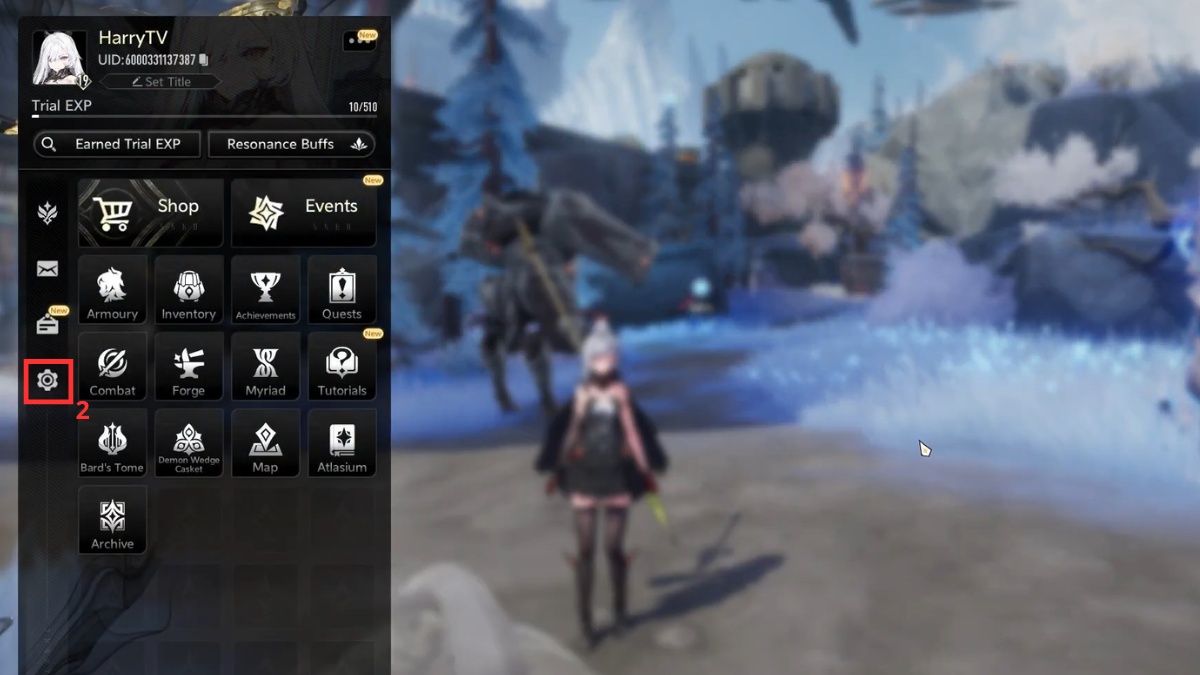Open the Events panel
The image size is (1200, 675).
click(x=304, y=212)
